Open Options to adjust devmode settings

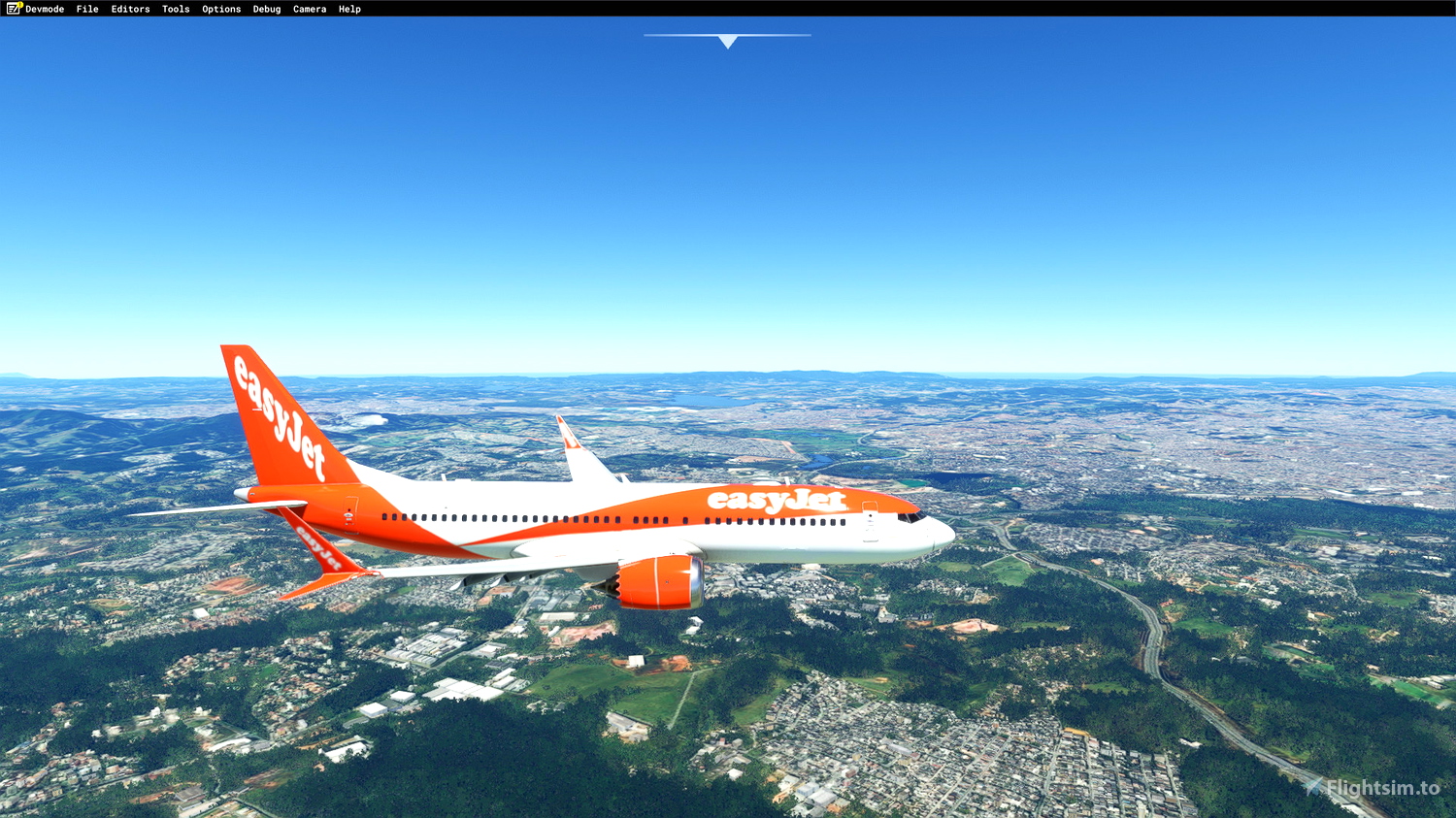pyautogui.click(x=220, y=9)
